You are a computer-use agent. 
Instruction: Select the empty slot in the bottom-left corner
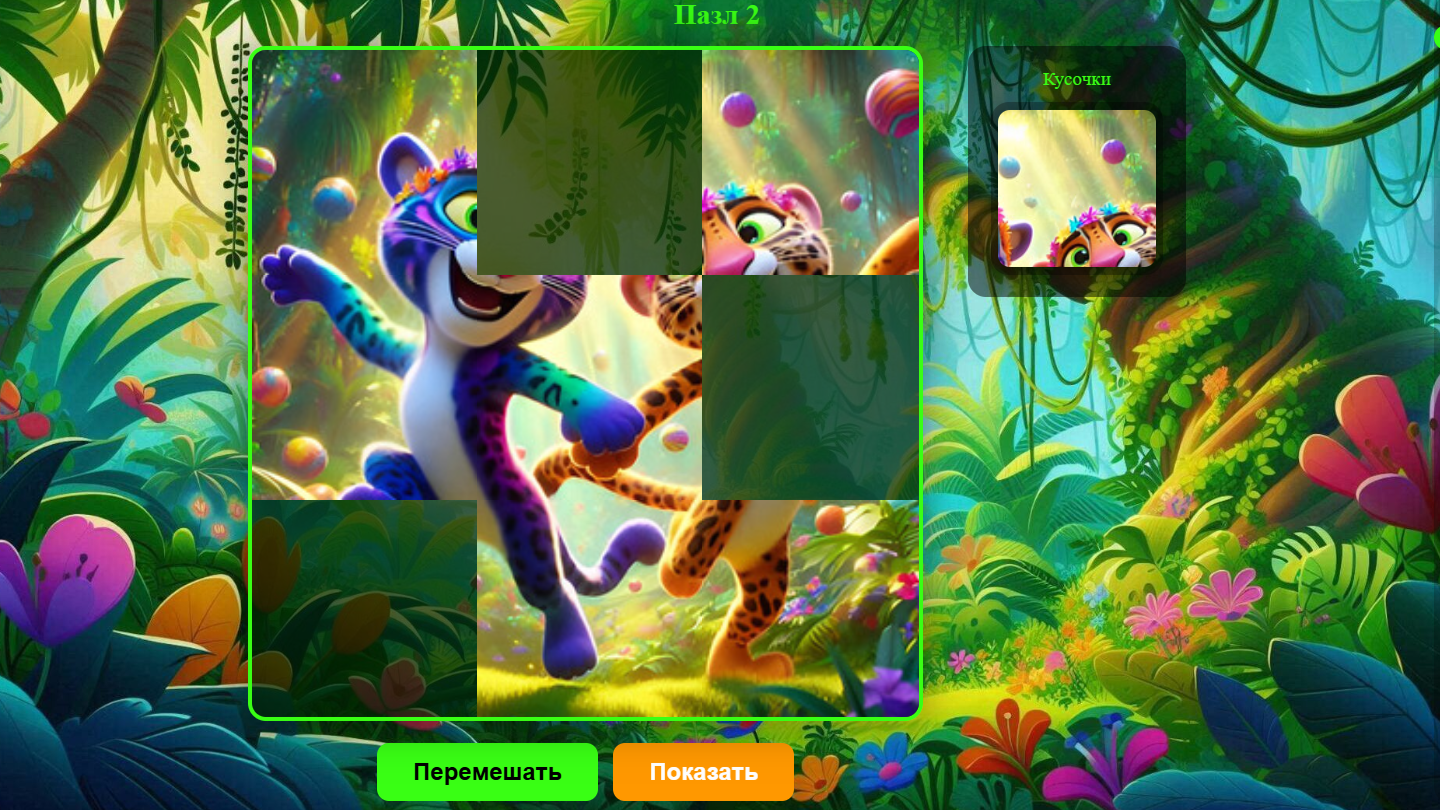(x=365, y=605)
